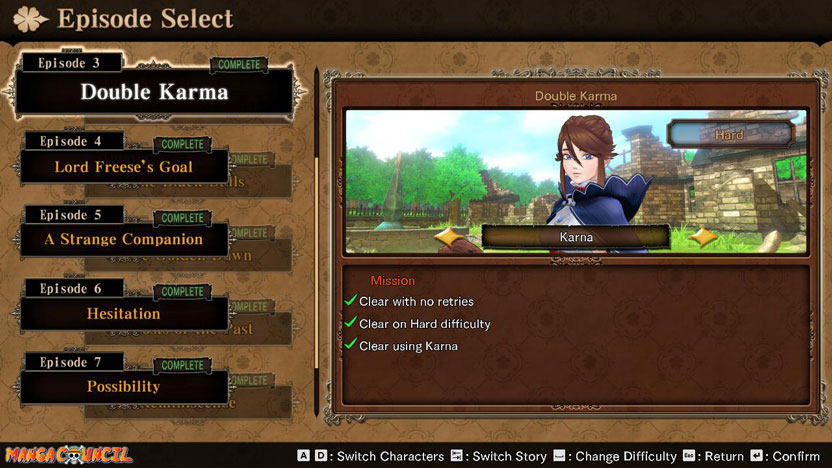Switch to next character with right arrow
Image resolution: width=832 pixels, height=468 pixels.
[x=703, y=238]
